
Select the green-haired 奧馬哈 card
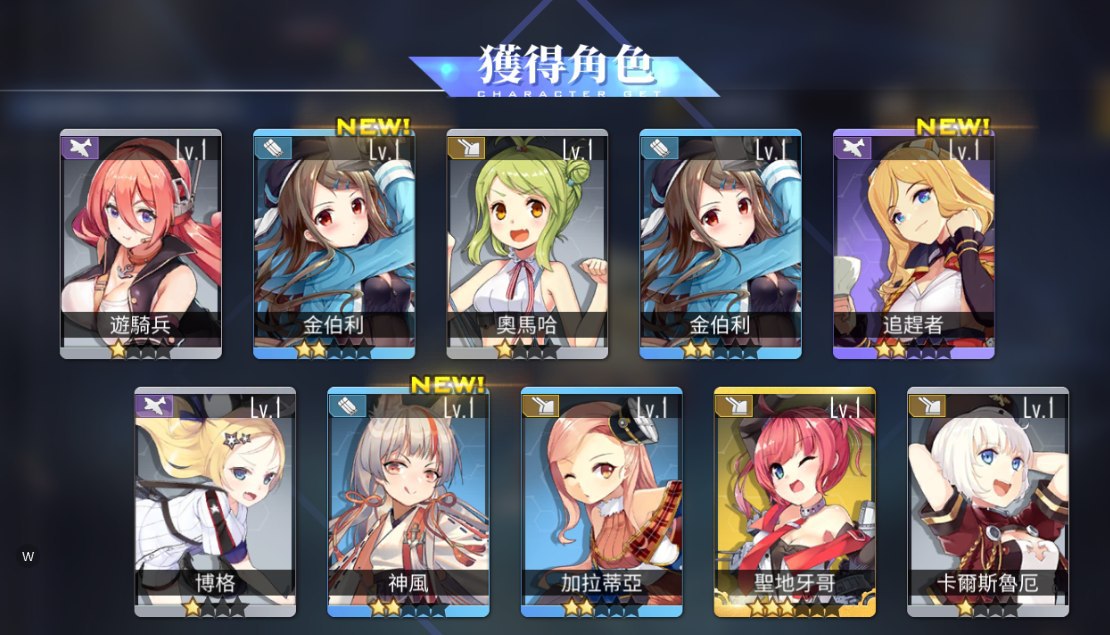[527, 243]
